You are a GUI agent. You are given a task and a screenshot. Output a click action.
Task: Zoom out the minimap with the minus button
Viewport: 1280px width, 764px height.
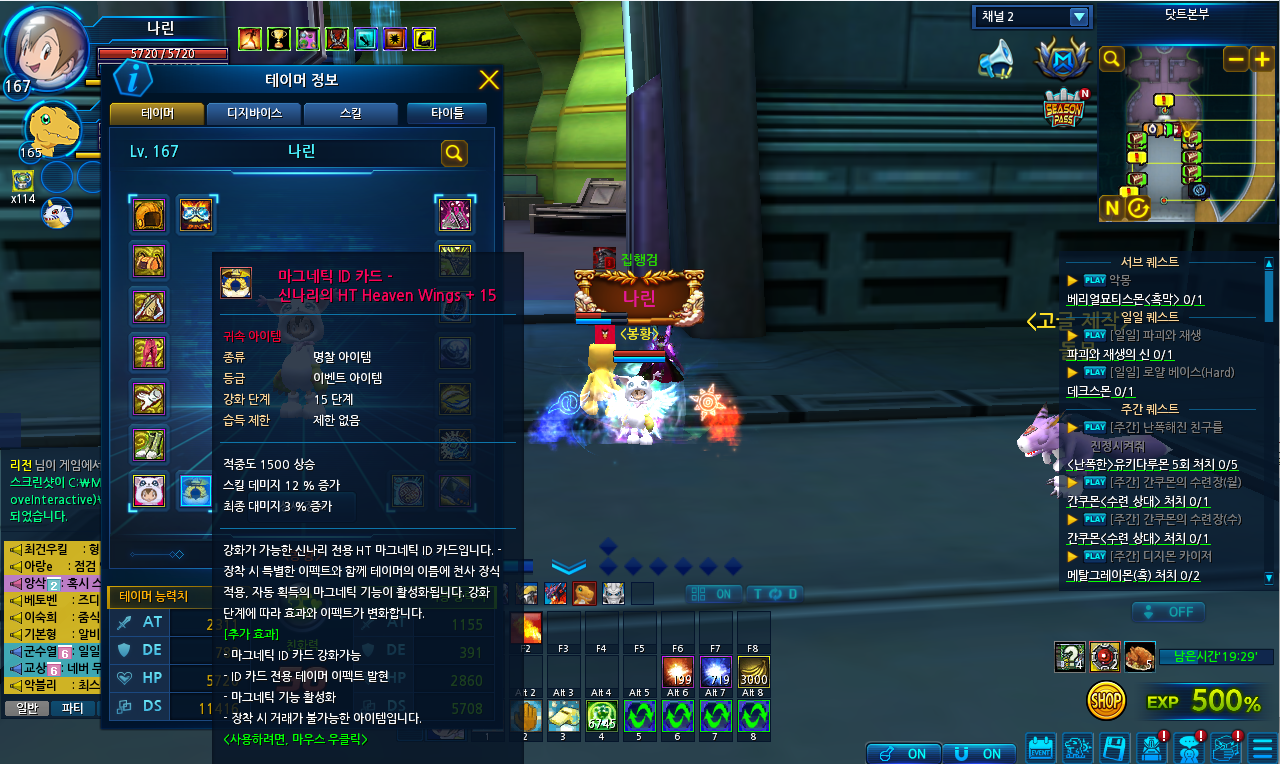[x=1236, y=58]
